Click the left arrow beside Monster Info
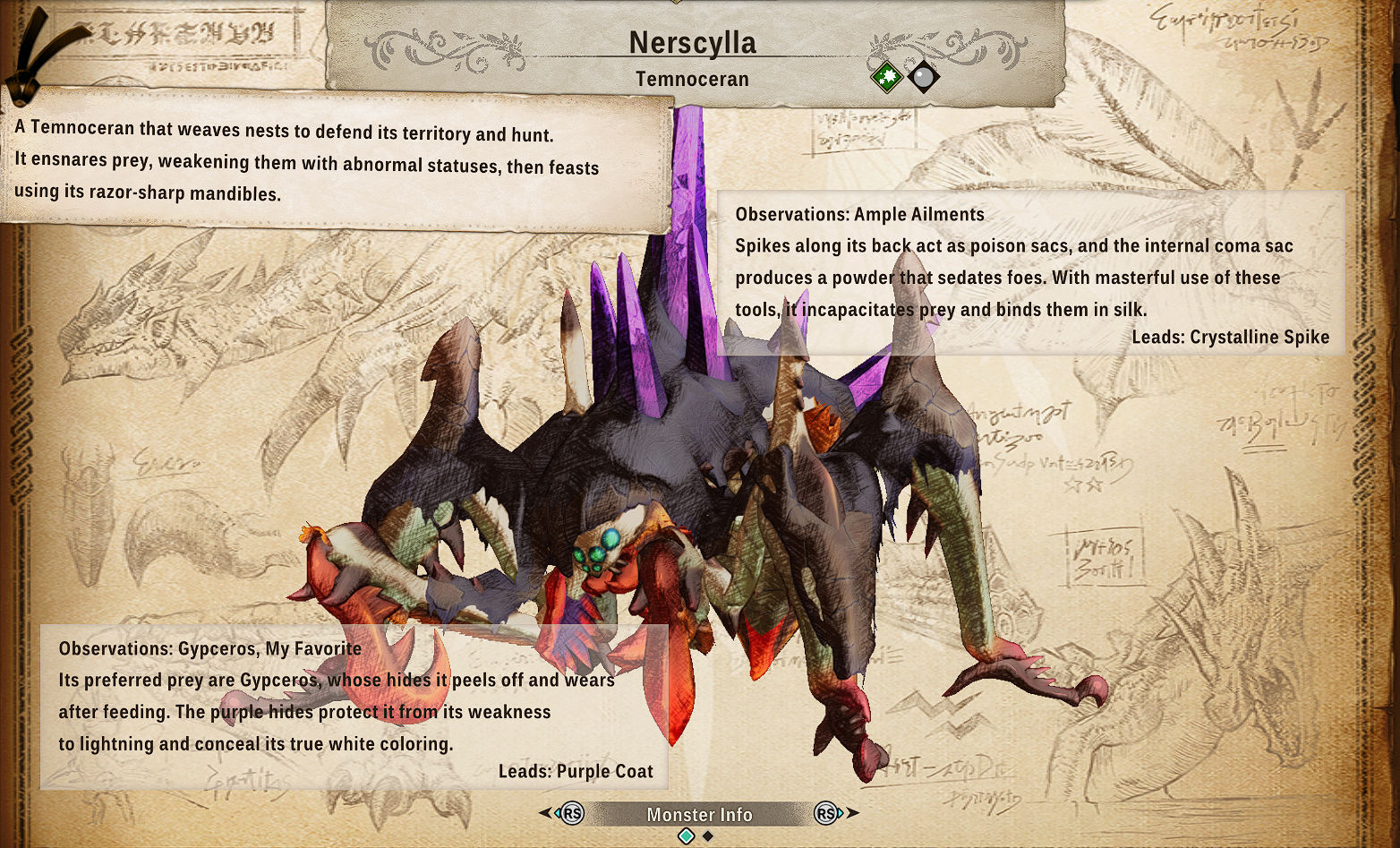1400x848 pixels. point(545,813)
